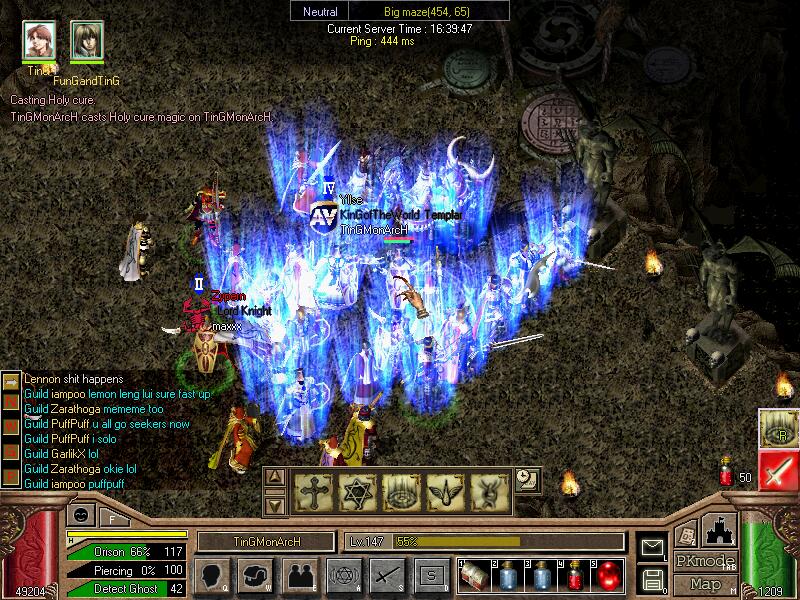Cast the hexagram star spell
The image size is (800, 600).
[x=356, y=490]
